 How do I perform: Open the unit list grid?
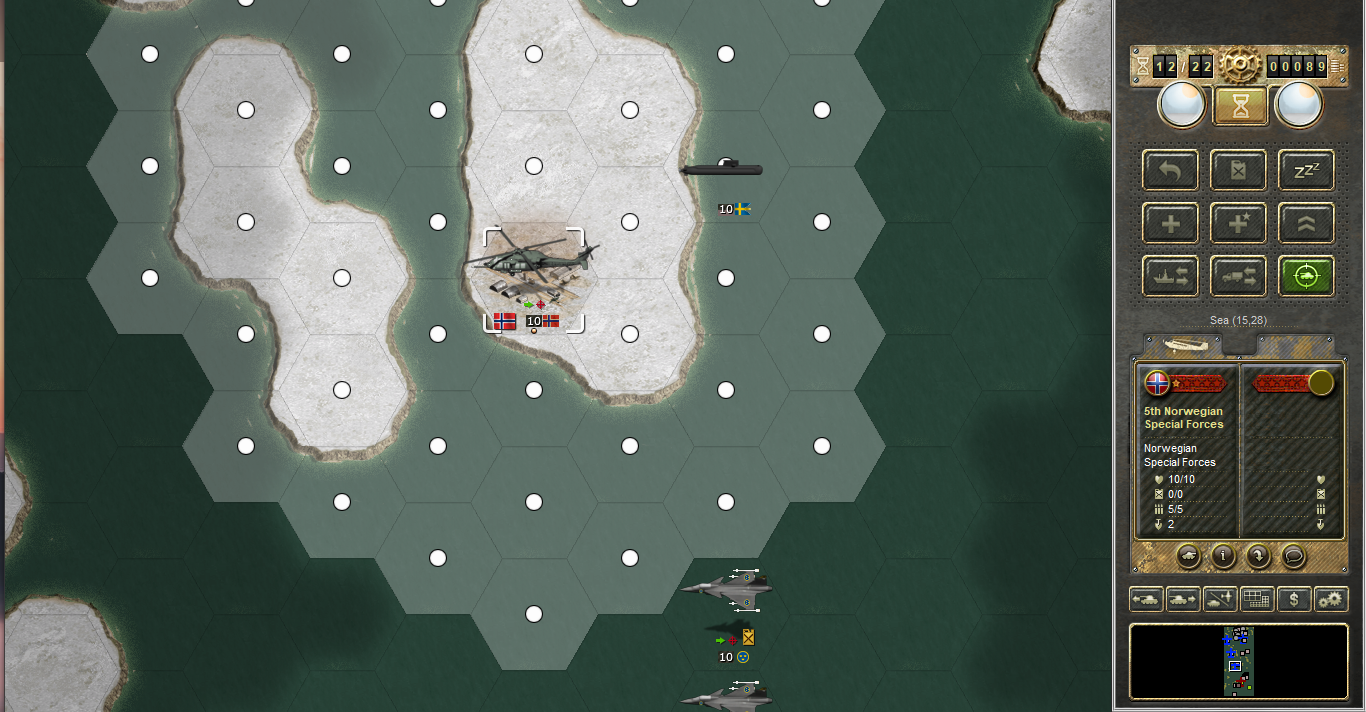(x=1257, y=599)
